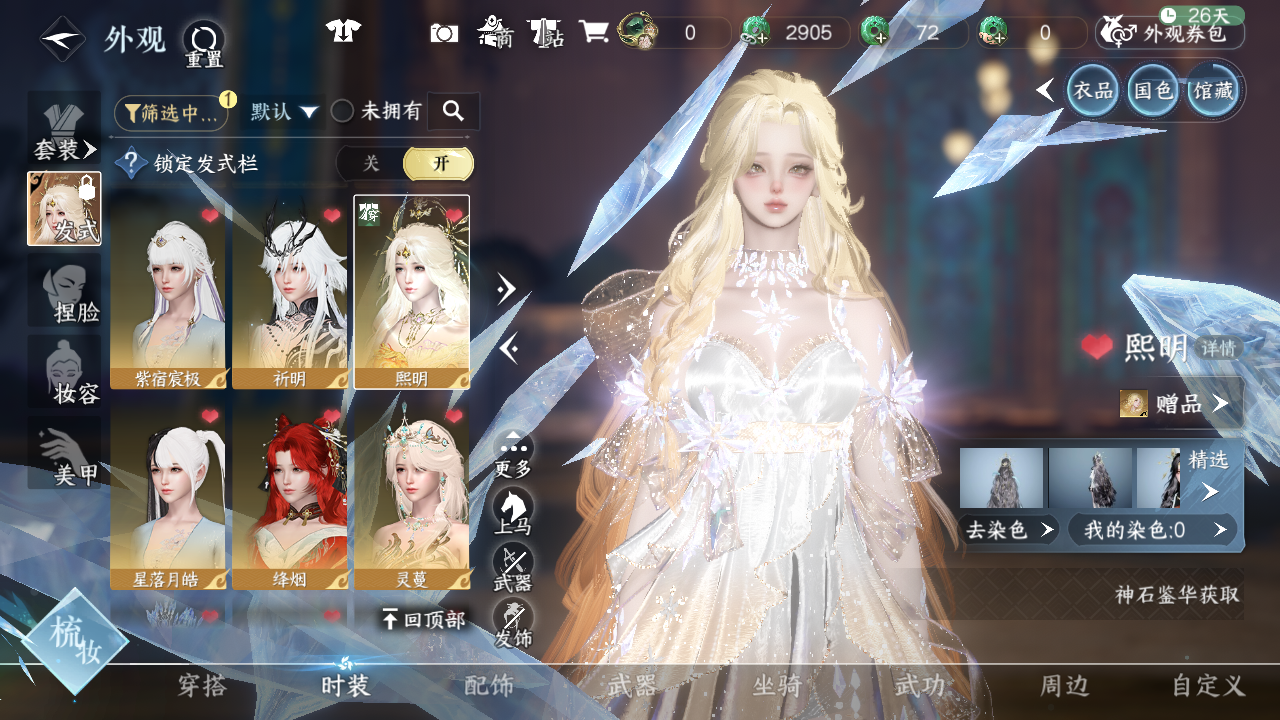The height and width of the screenshot is (720, 1280).
Task: Reset appearance with the 重置 button
Action: pyautogui.click(x=203, y=43)
